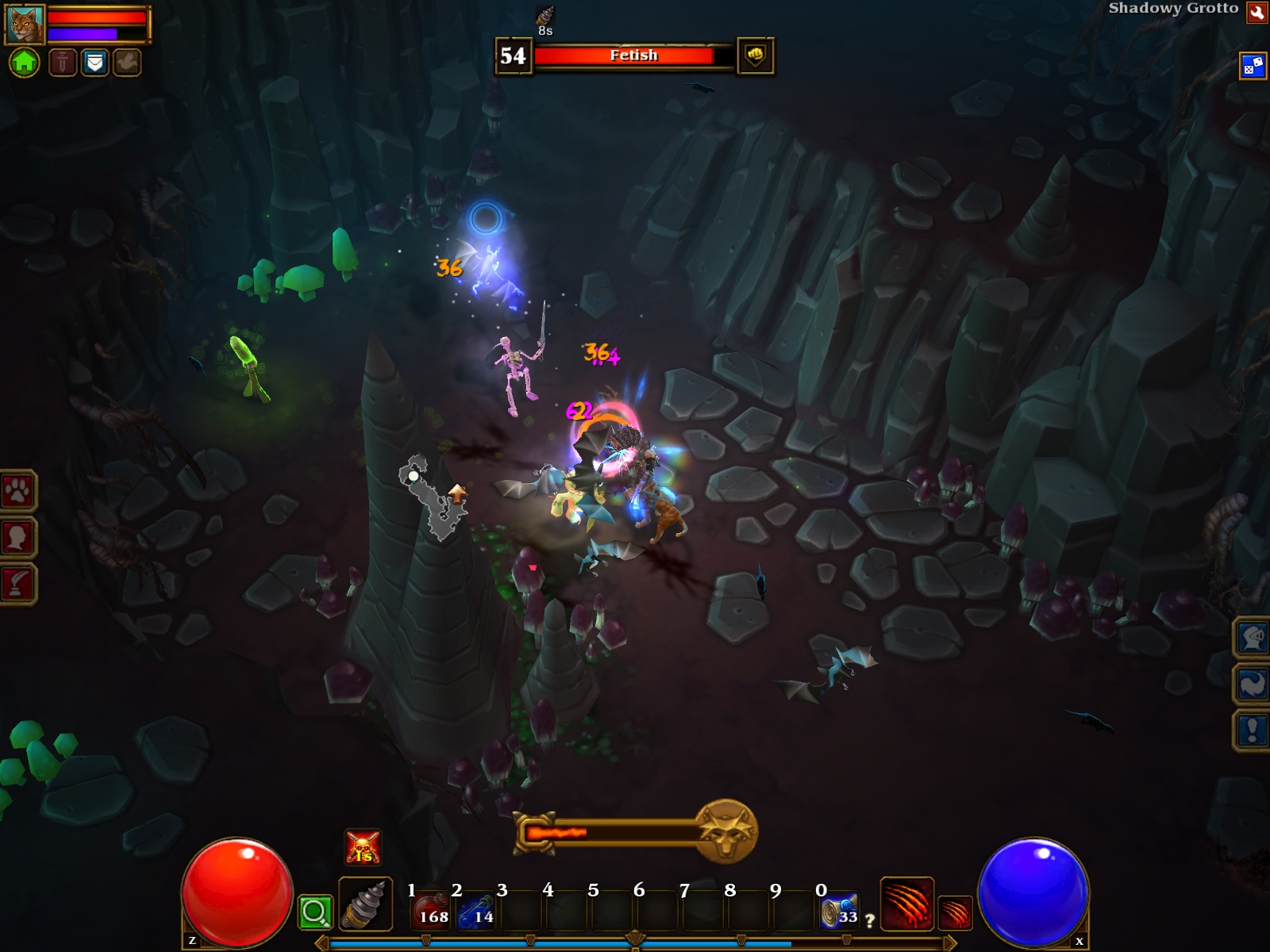Image resolution: width=1270 pixels, height=952 pixels.
Task: Open the character head profile panel
Action: (x=17, y=538)
